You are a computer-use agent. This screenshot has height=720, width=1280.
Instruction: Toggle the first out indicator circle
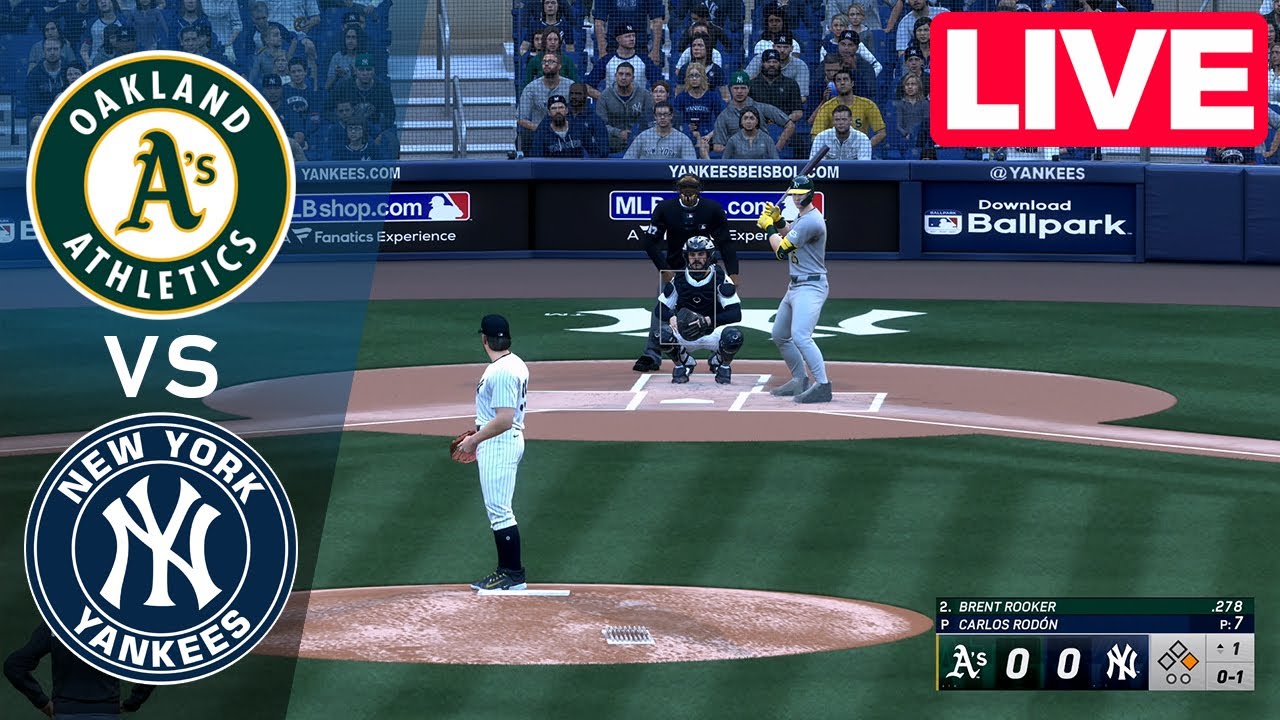(1171, 678)
